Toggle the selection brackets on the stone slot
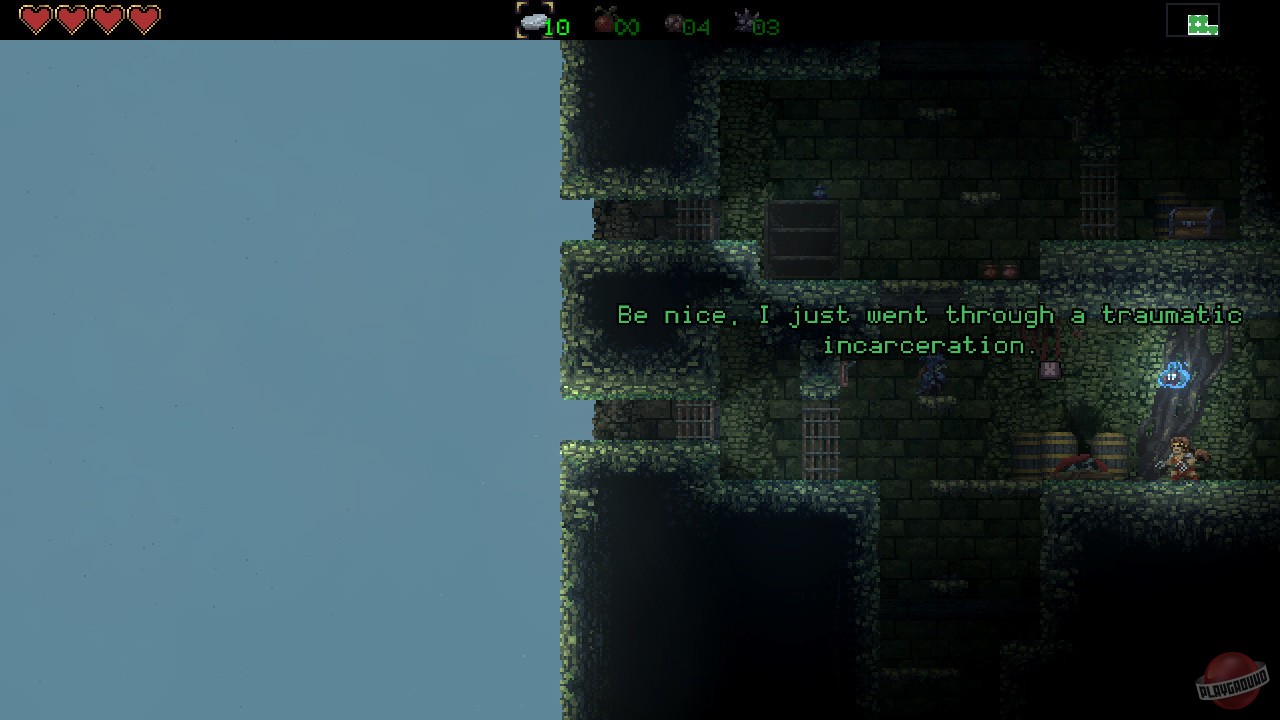1280x720 pixels. pyautogui.click(x=535, y=20)
